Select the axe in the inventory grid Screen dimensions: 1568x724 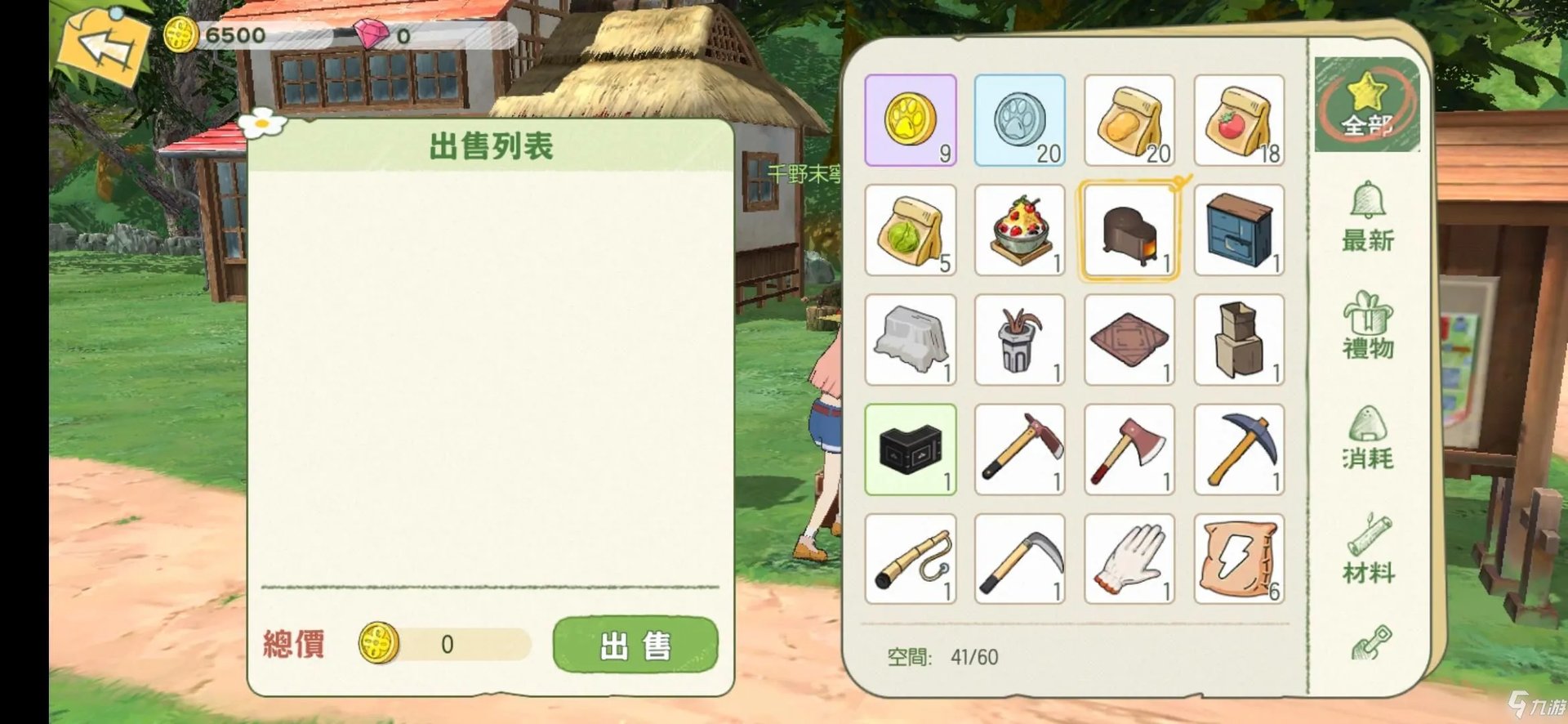coord(1129,449)
